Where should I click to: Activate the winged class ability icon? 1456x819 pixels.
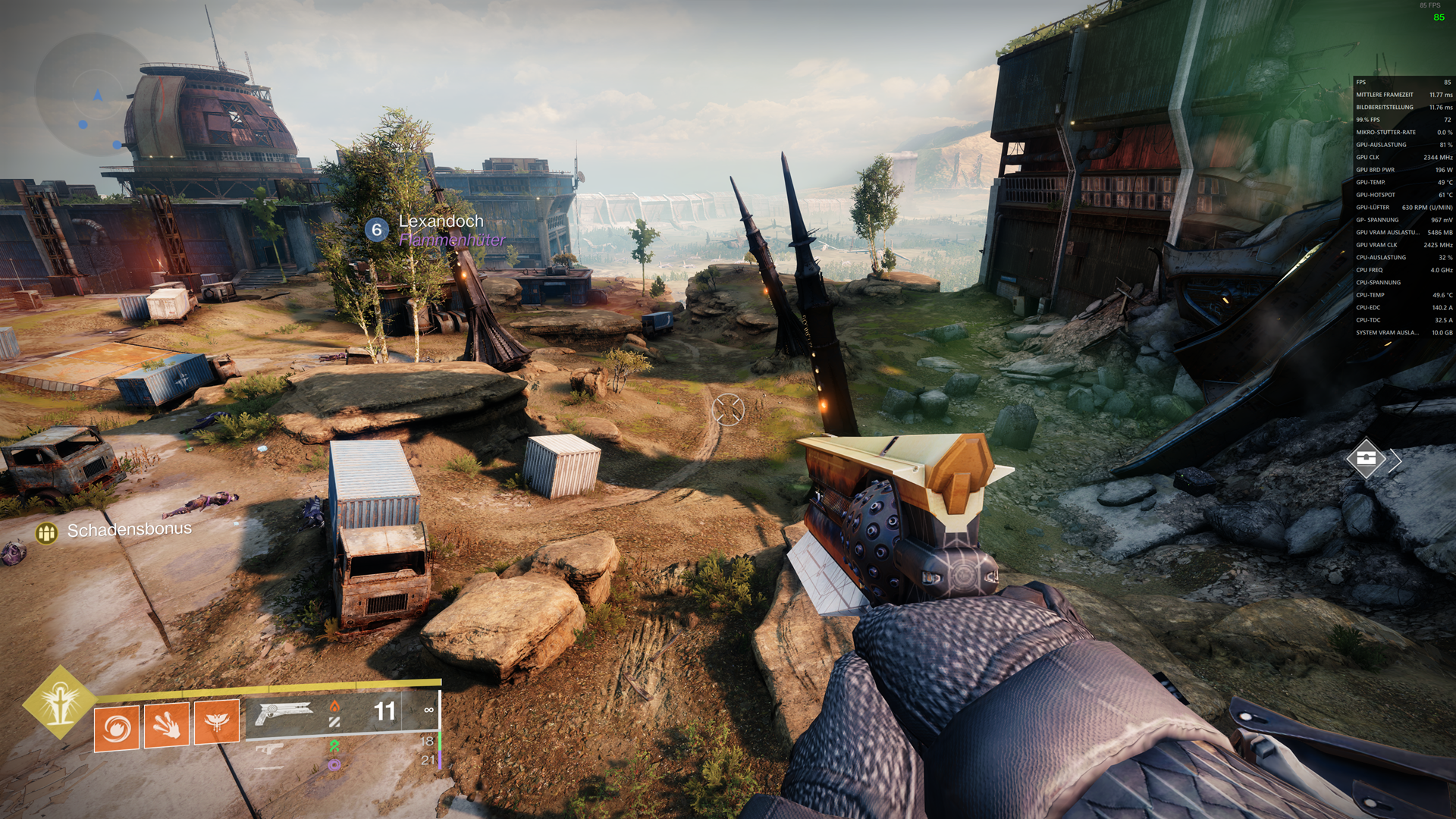pos(217,722)
